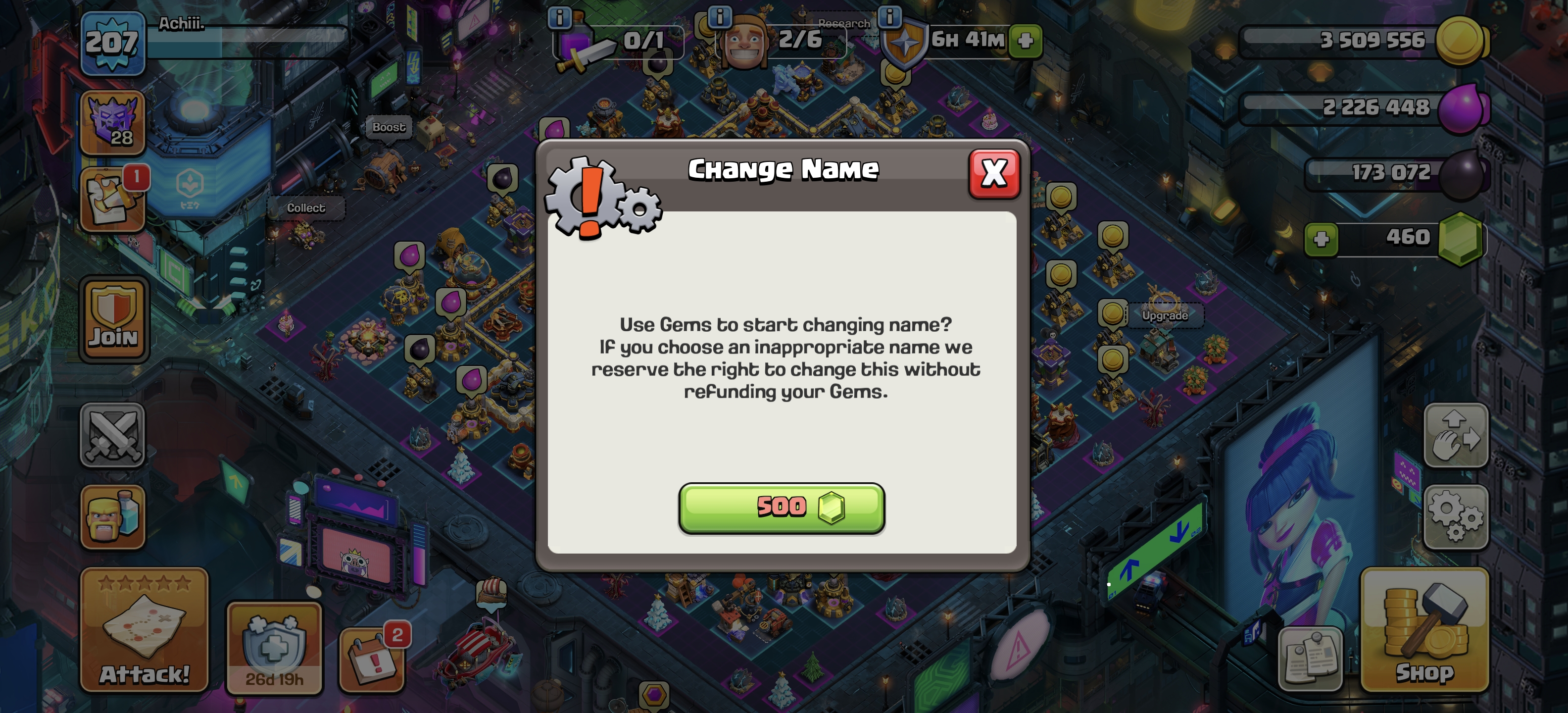Show shield timer info button
1568x713 pixels.
889,16
